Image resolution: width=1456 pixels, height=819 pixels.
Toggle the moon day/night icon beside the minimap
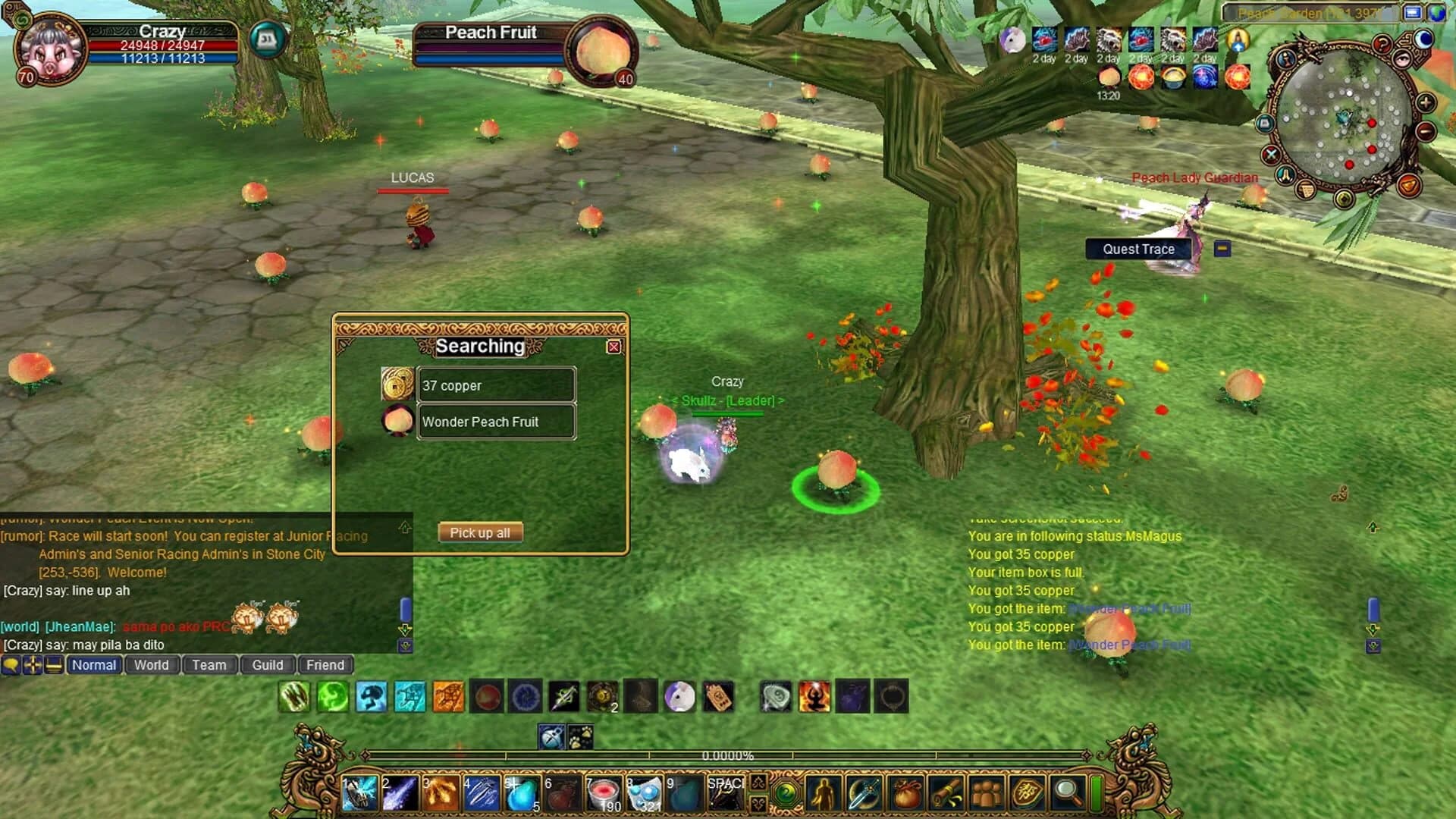tap(1423, 41)
